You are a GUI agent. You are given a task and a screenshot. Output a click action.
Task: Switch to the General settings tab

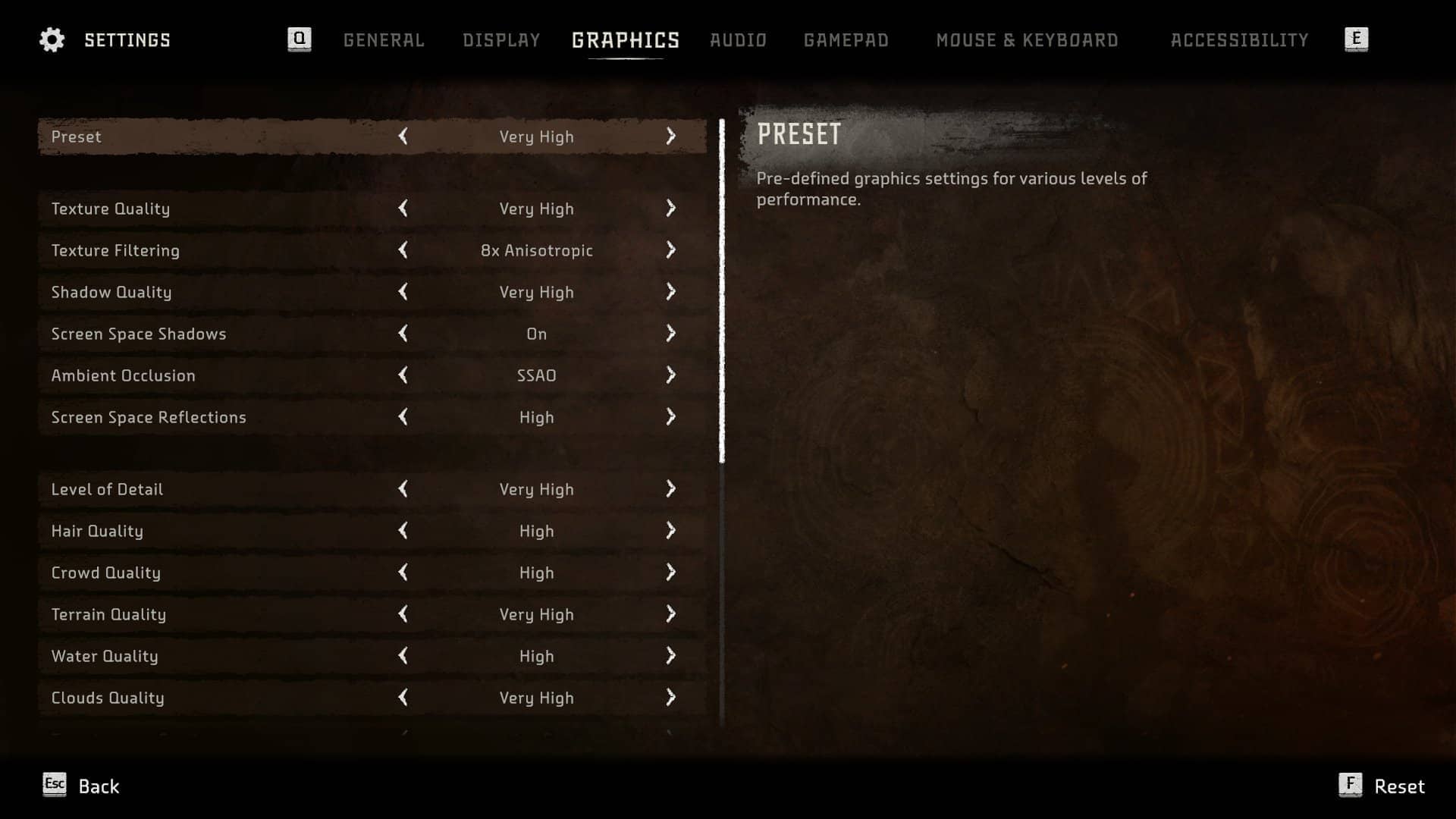pos(384,40)
